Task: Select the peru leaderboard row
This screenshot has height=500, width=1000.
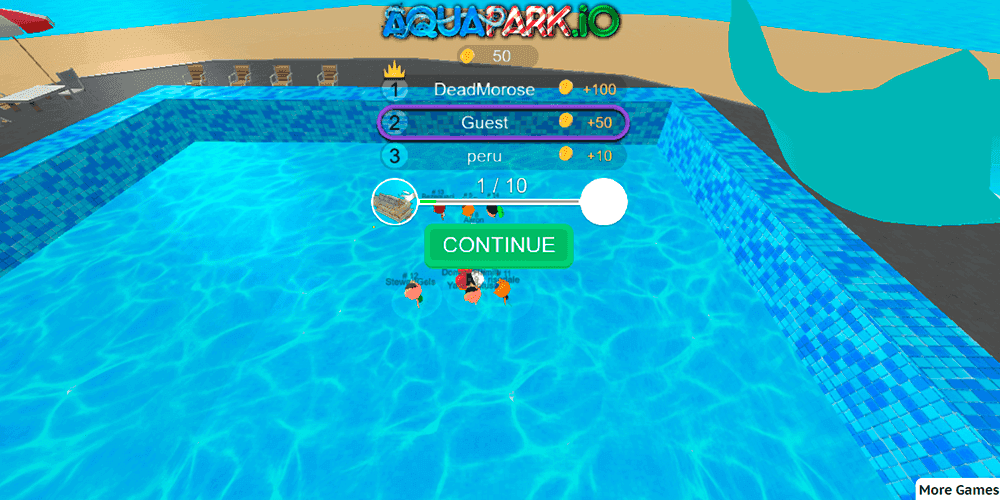Action: coord(503,156)
